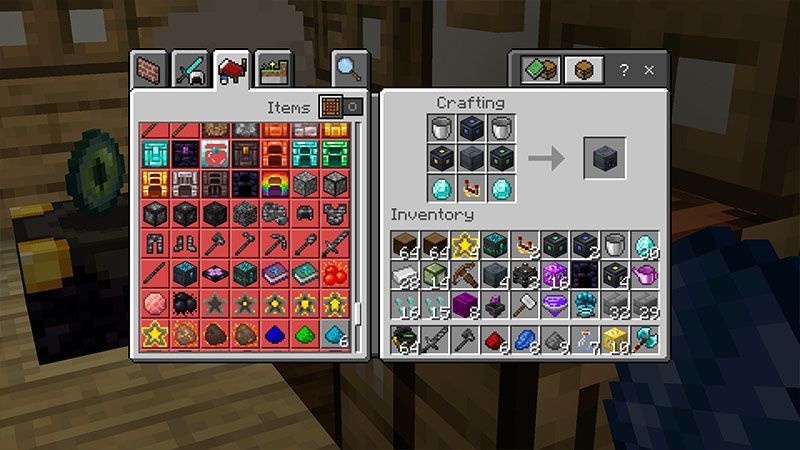This screenshot has width=800, height=450.
Task: Switch to the recipe book and chest view
Action: click(539, 70)
